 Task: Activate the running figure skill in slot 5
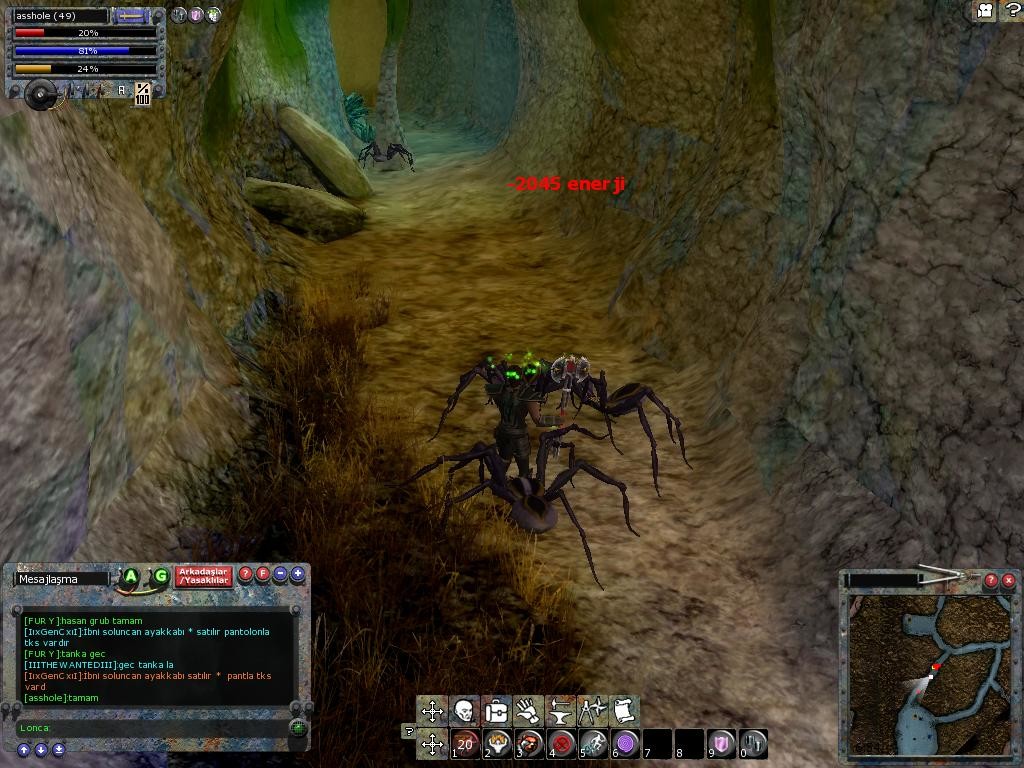point(594,744)
